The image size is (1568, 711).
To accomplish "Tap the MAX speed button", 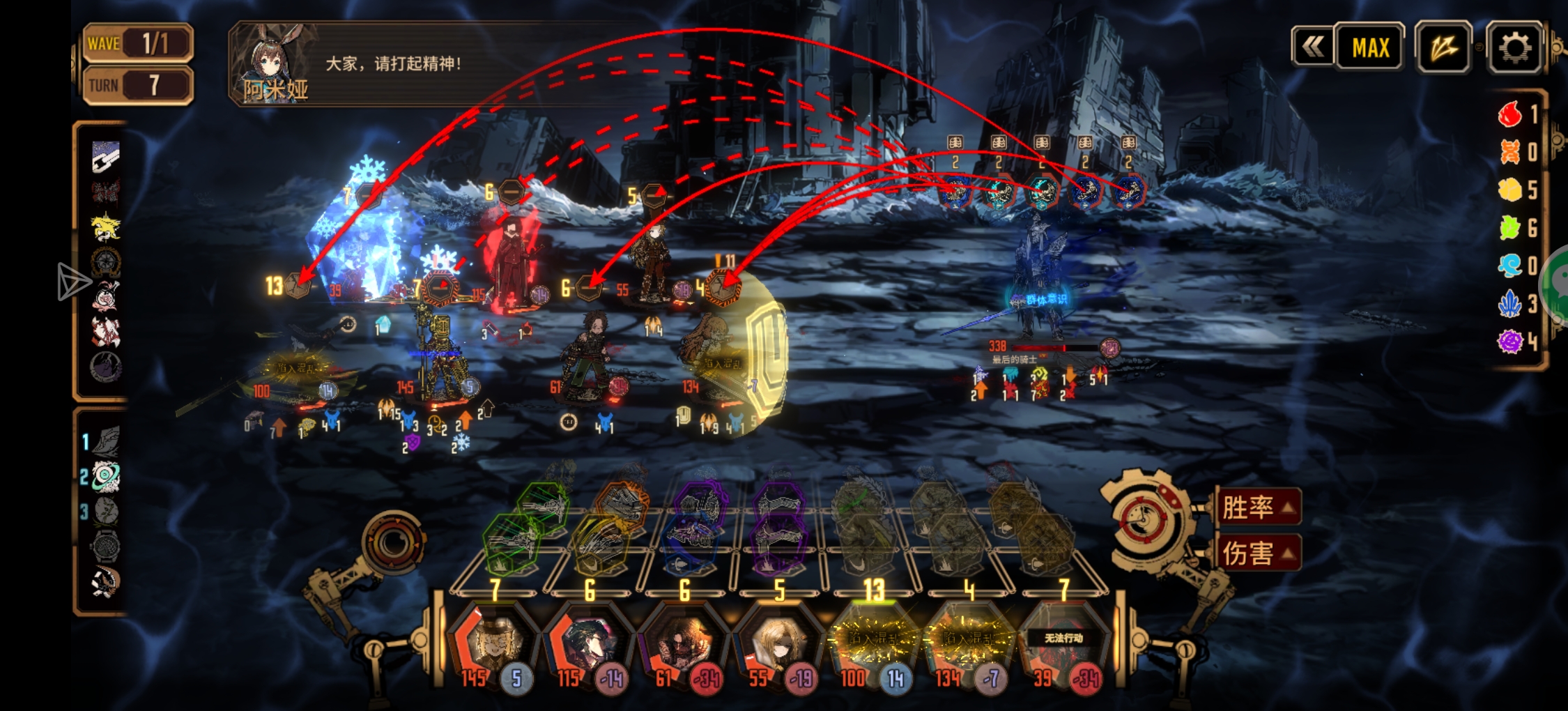I will coord(1370,47).
